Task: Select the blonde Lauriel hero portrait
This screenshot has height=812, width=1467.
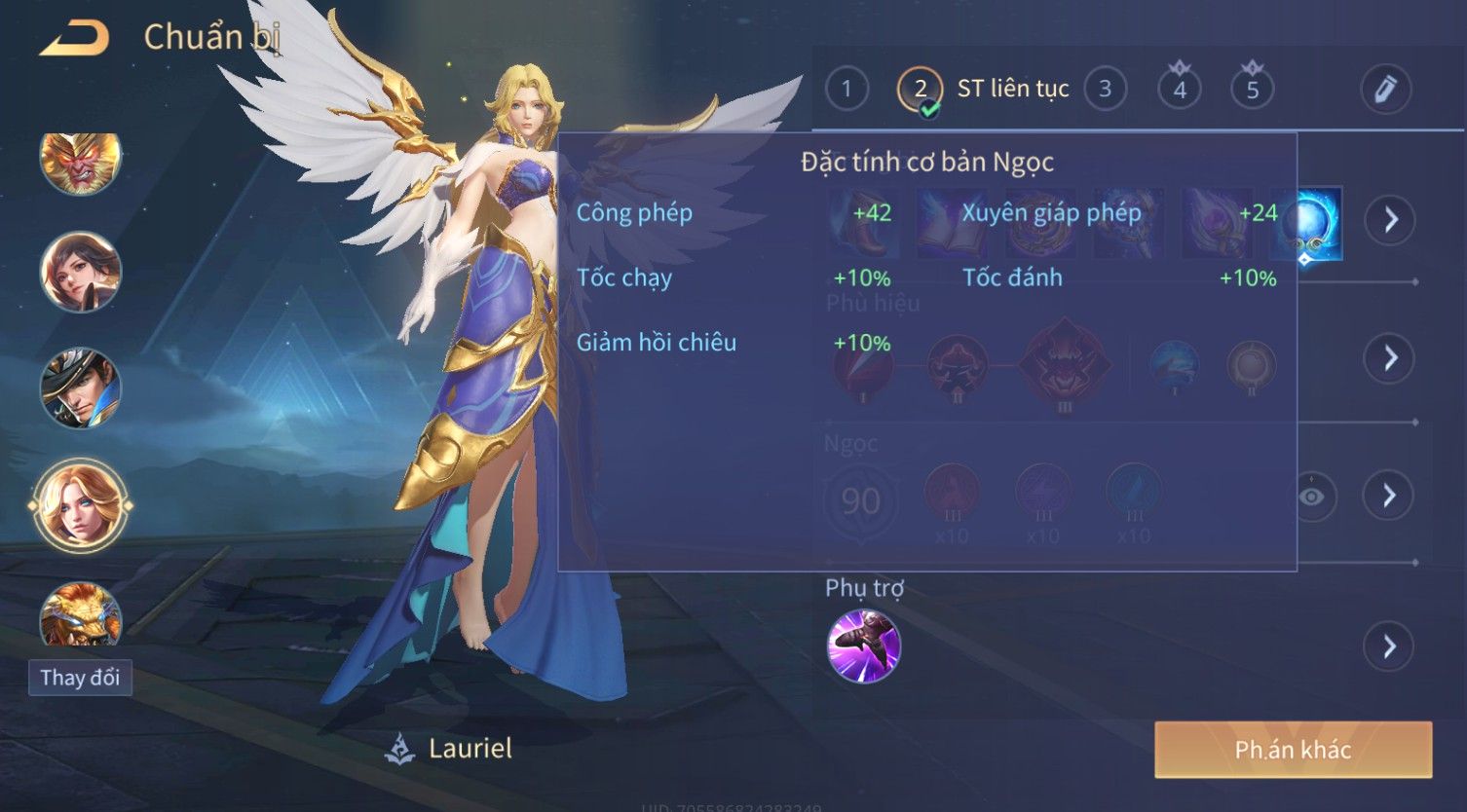Action: 81,504
